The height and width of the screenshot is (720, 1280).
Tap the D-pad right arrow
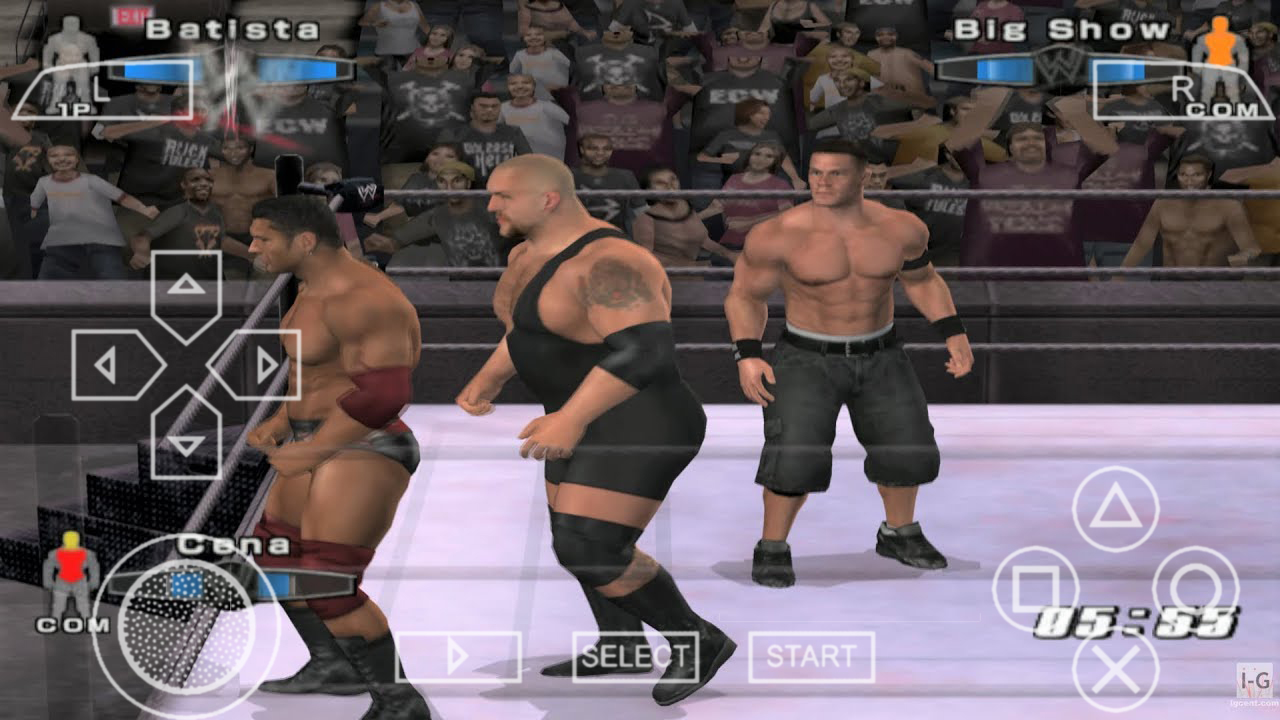pos(266,362)
